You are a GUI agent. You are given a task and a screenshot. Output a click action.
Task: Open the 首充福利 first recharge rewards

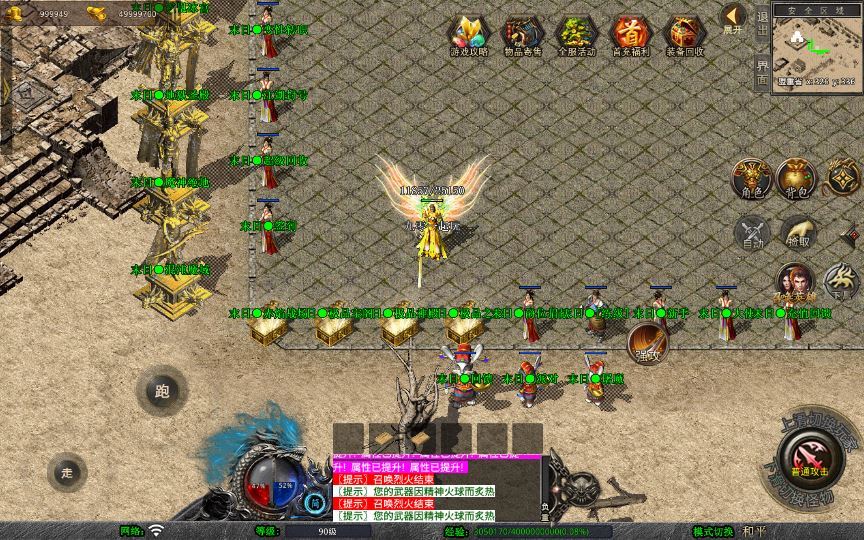coord(630,36)
